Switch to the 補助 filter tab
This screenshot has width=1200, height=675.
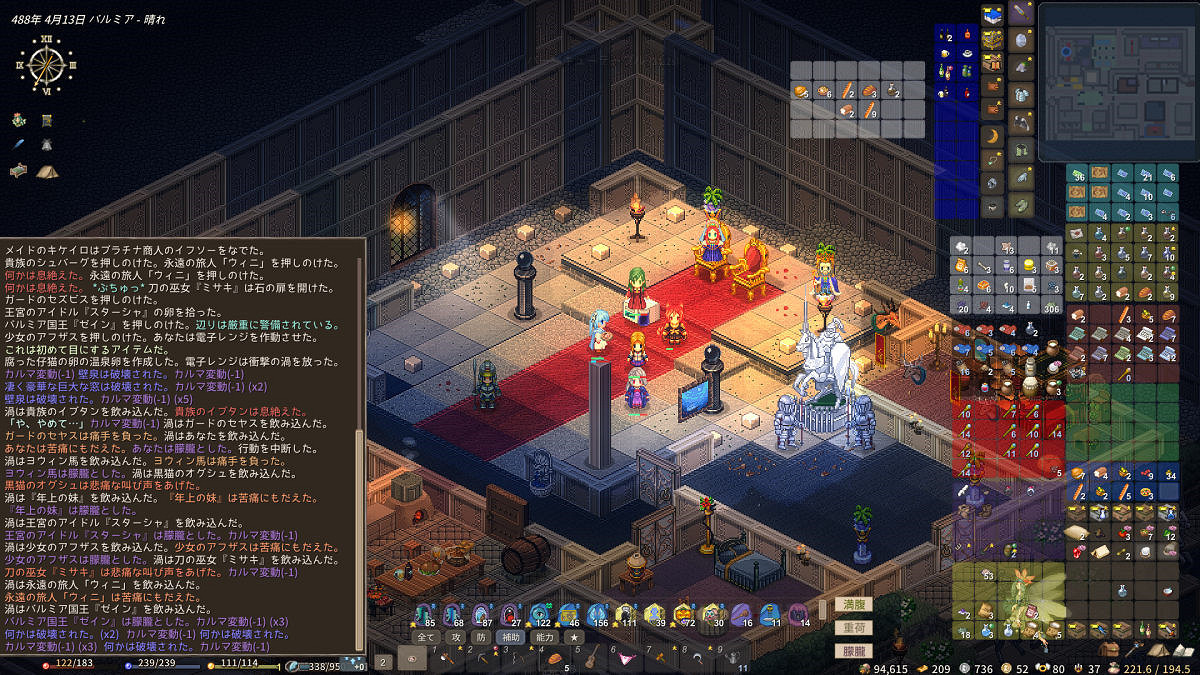[x=511, y=636]
